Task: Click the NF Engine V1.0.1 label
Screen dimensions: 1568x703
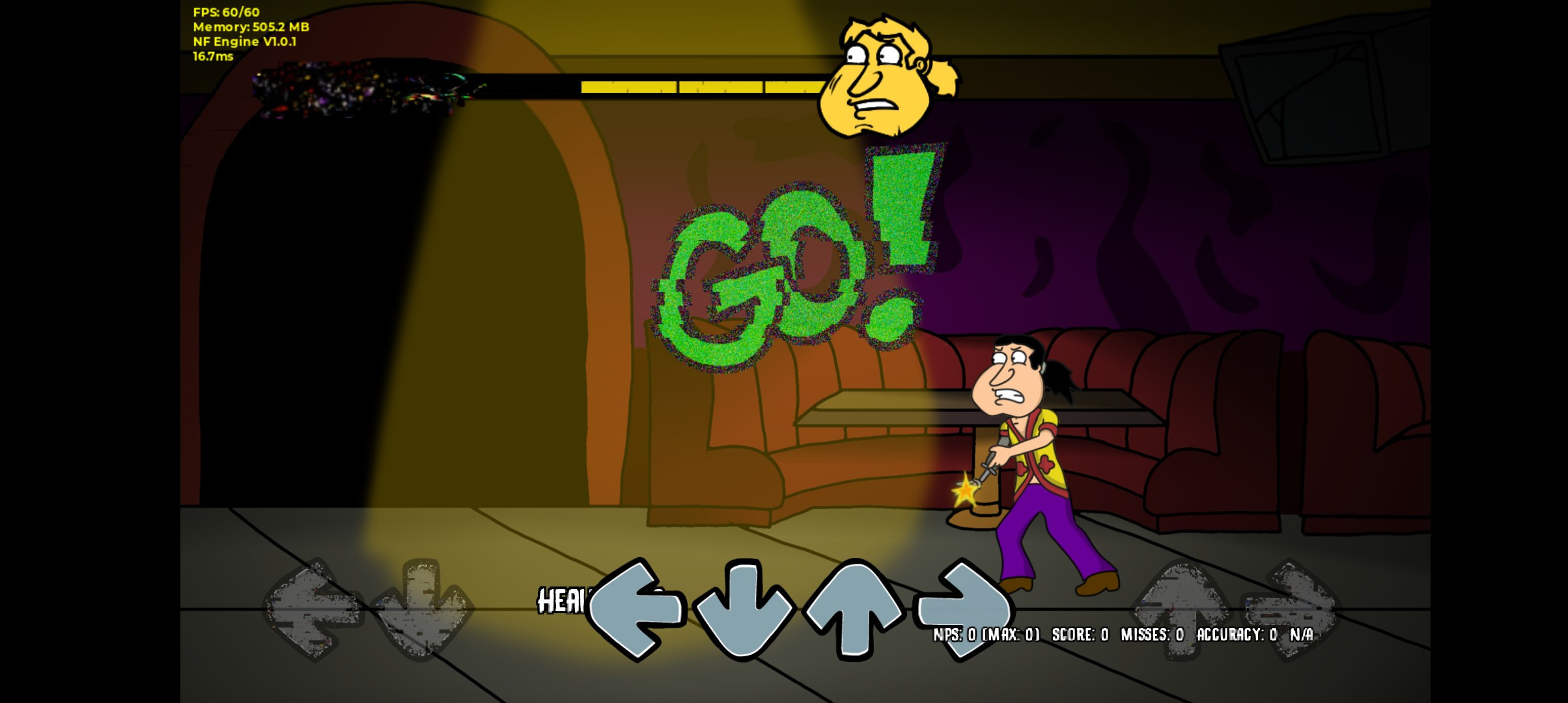Action: coord(245,42)
